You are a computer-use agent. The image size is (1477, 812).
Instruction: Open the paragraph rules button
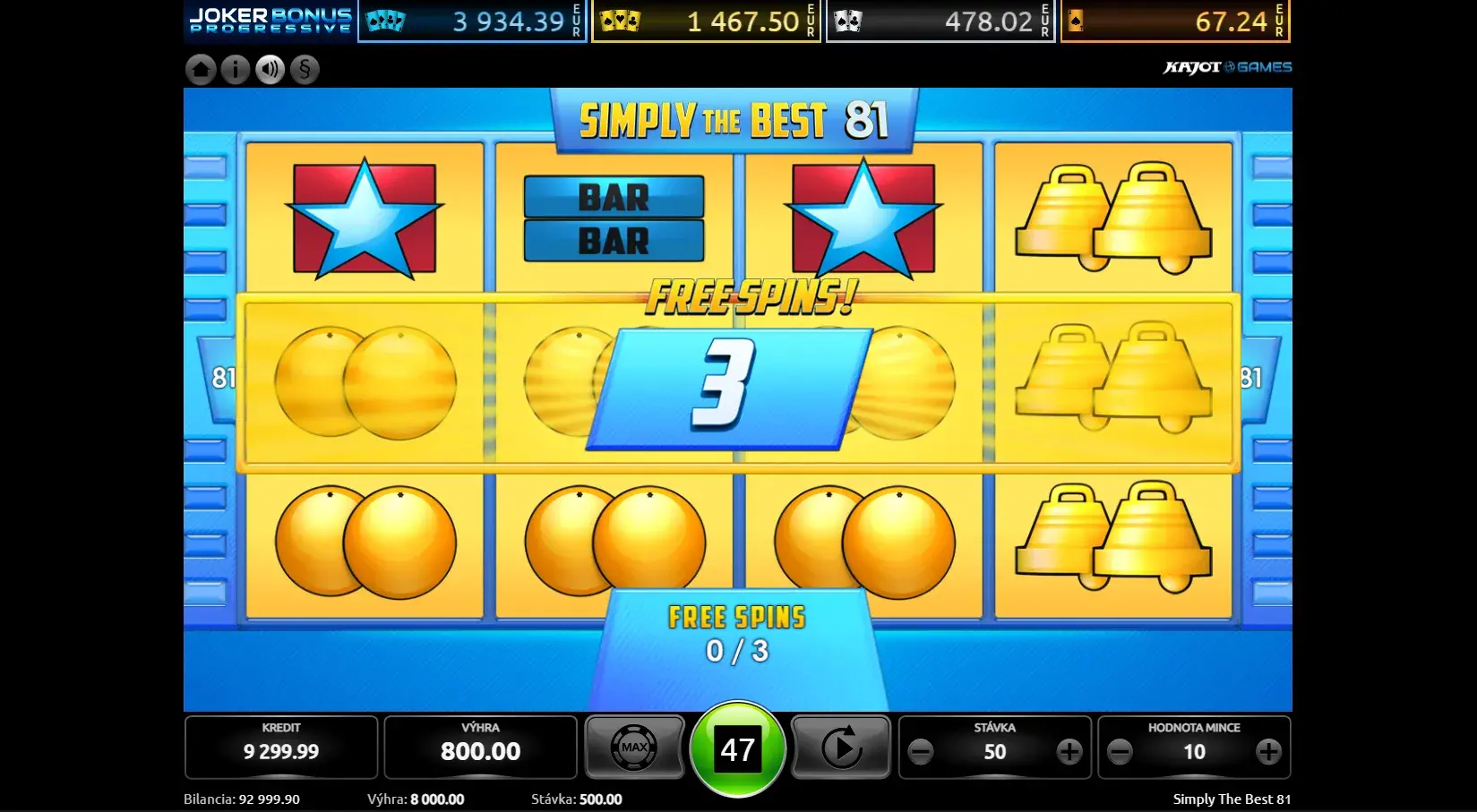tap(305, 70)
